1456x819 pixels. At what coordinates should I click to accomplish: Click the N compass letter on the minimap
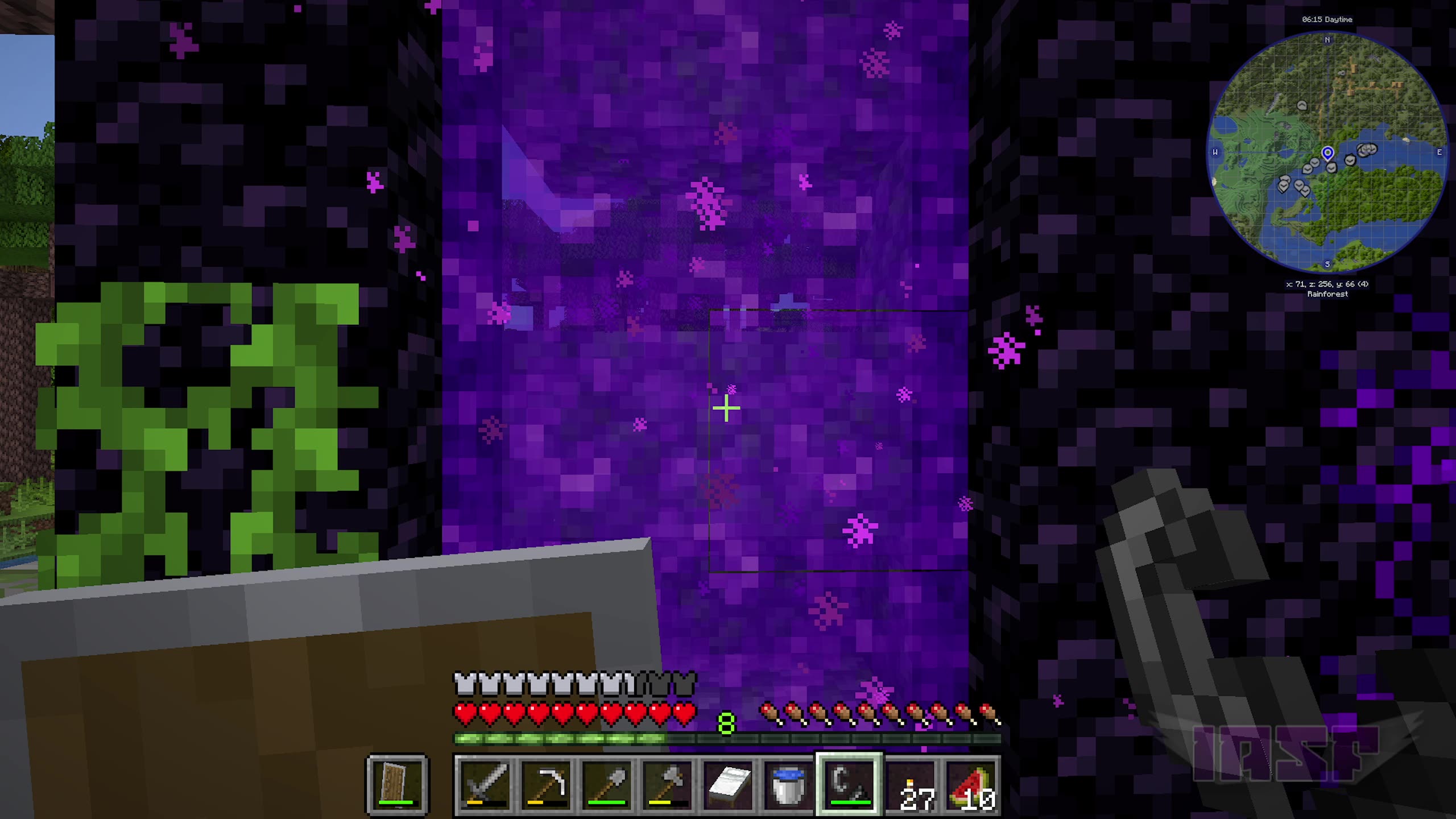1327,40
